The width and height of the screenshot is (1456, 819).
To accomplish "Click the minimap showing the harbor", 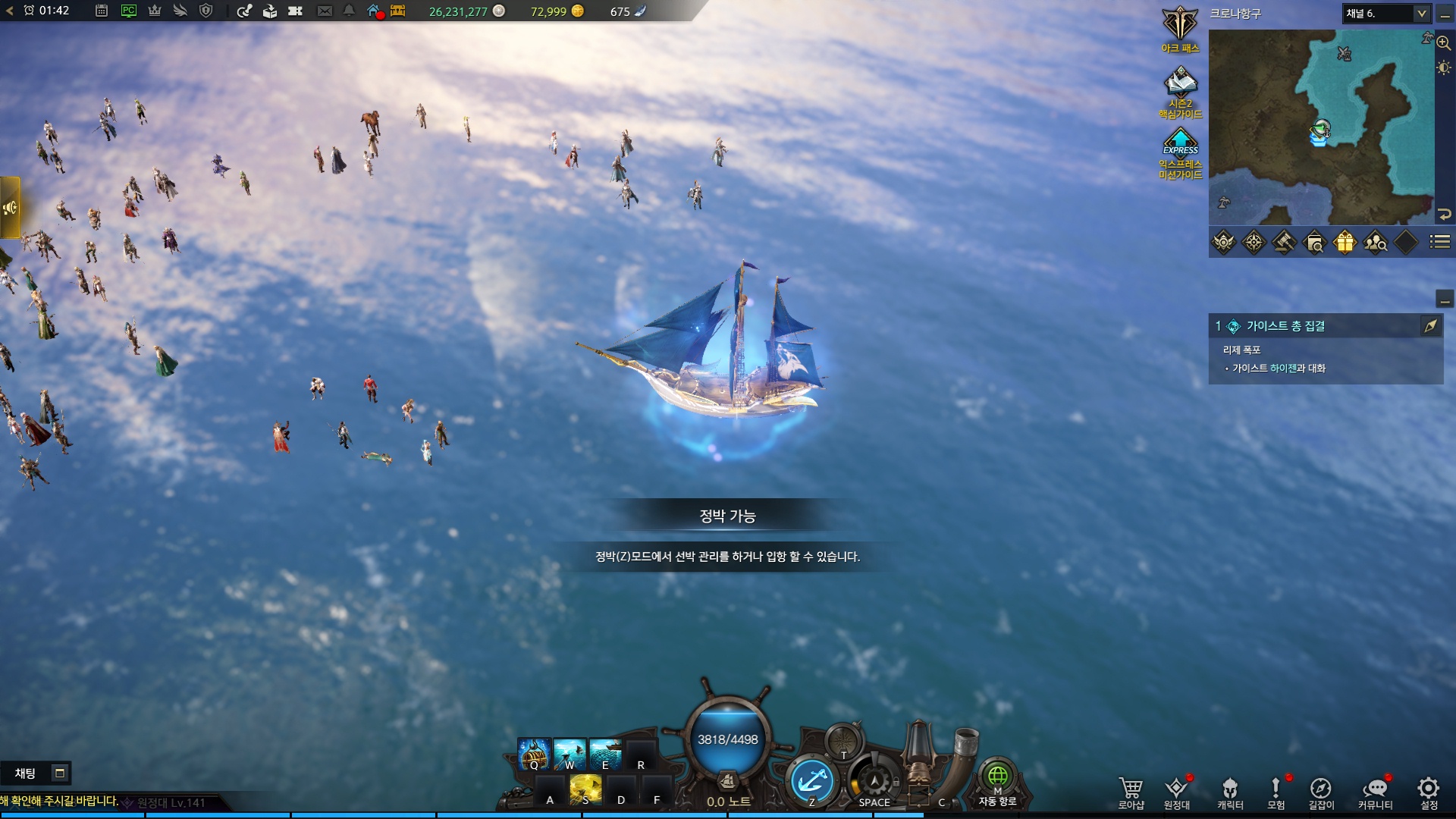I will (1320, 127).
